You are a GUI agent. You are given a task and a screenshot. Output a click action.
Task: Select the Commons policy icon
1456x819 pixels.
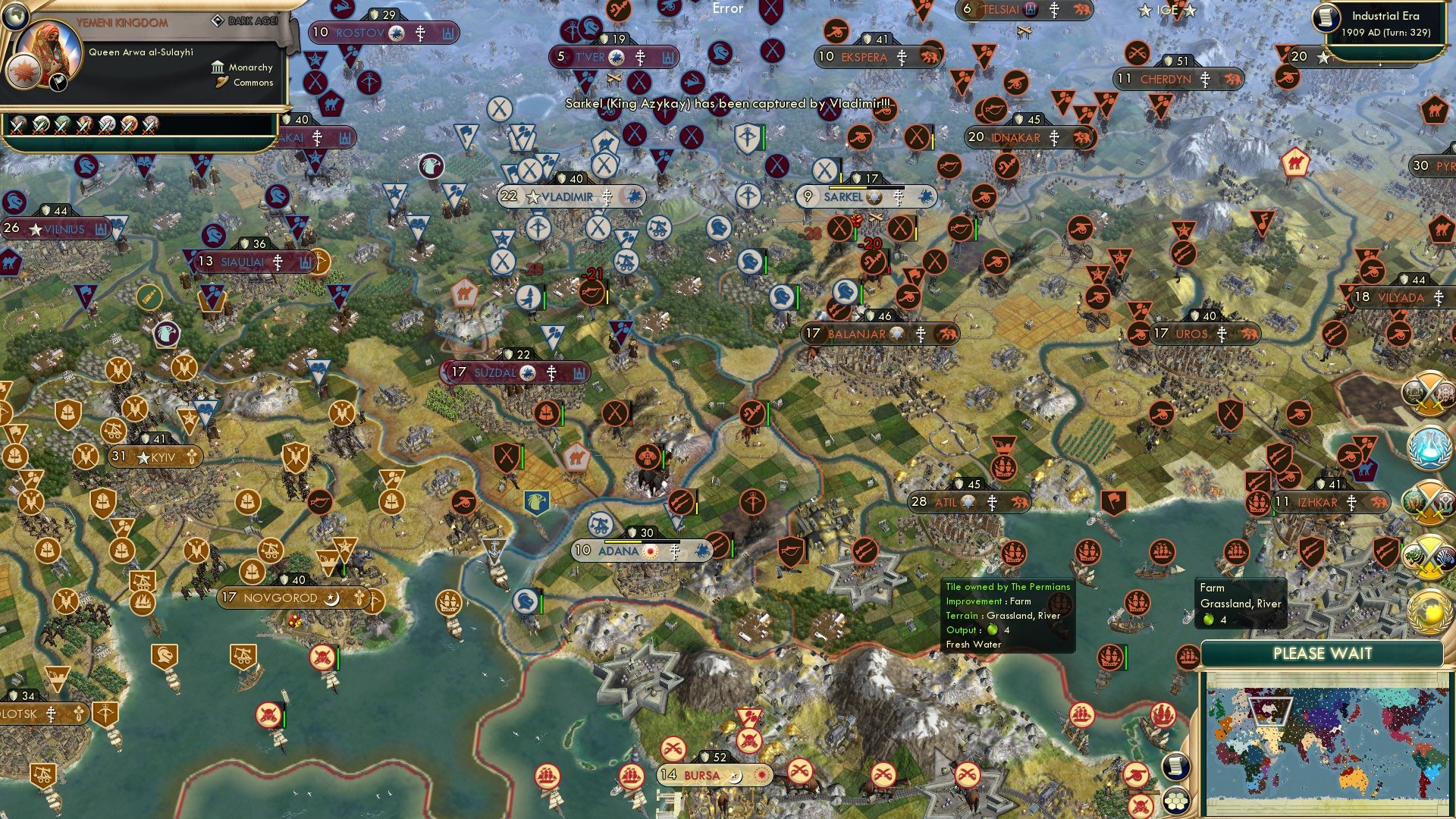coord(221,83)
